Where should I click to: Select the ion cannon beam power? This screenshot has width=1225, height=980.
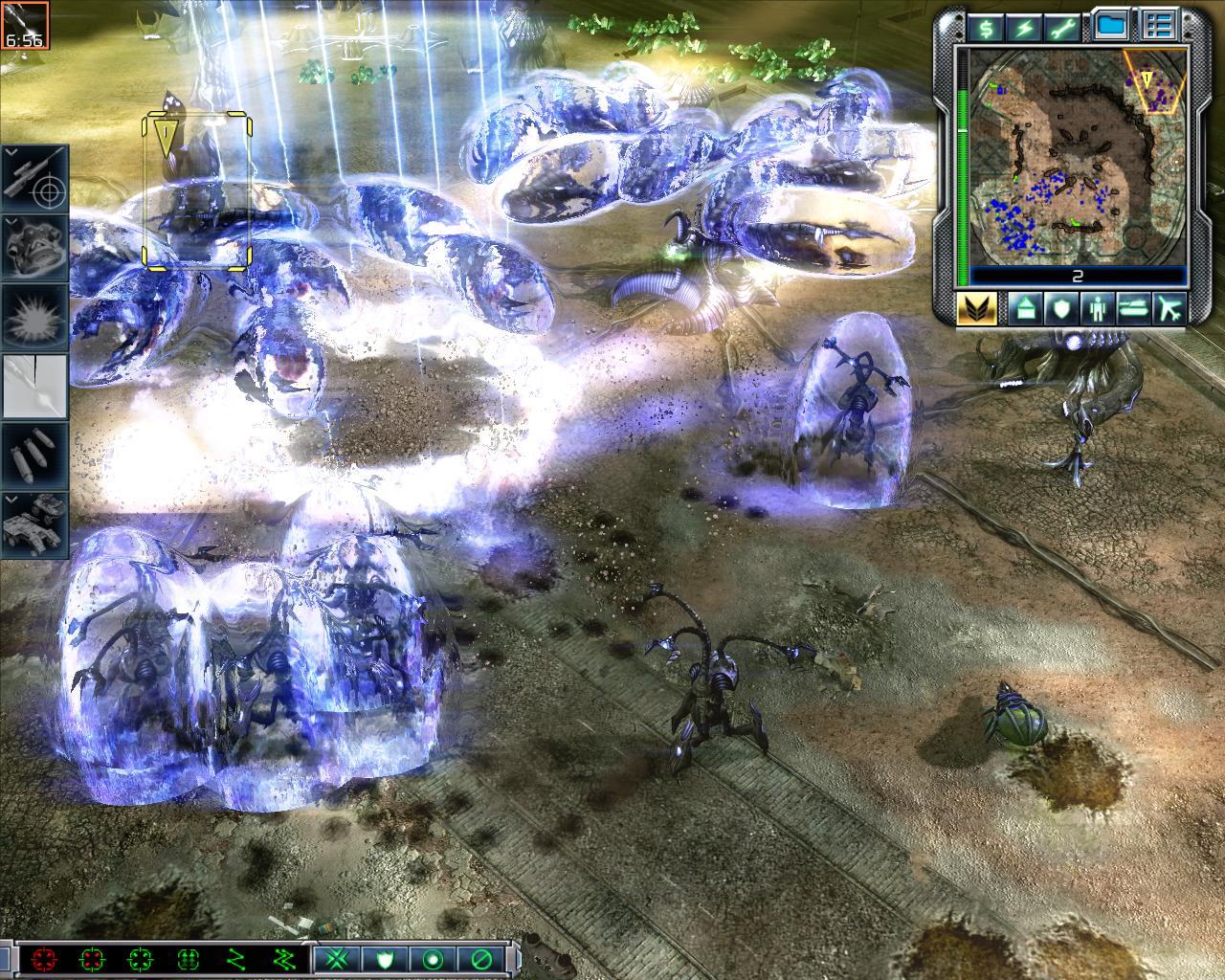(x=34, y=387)
